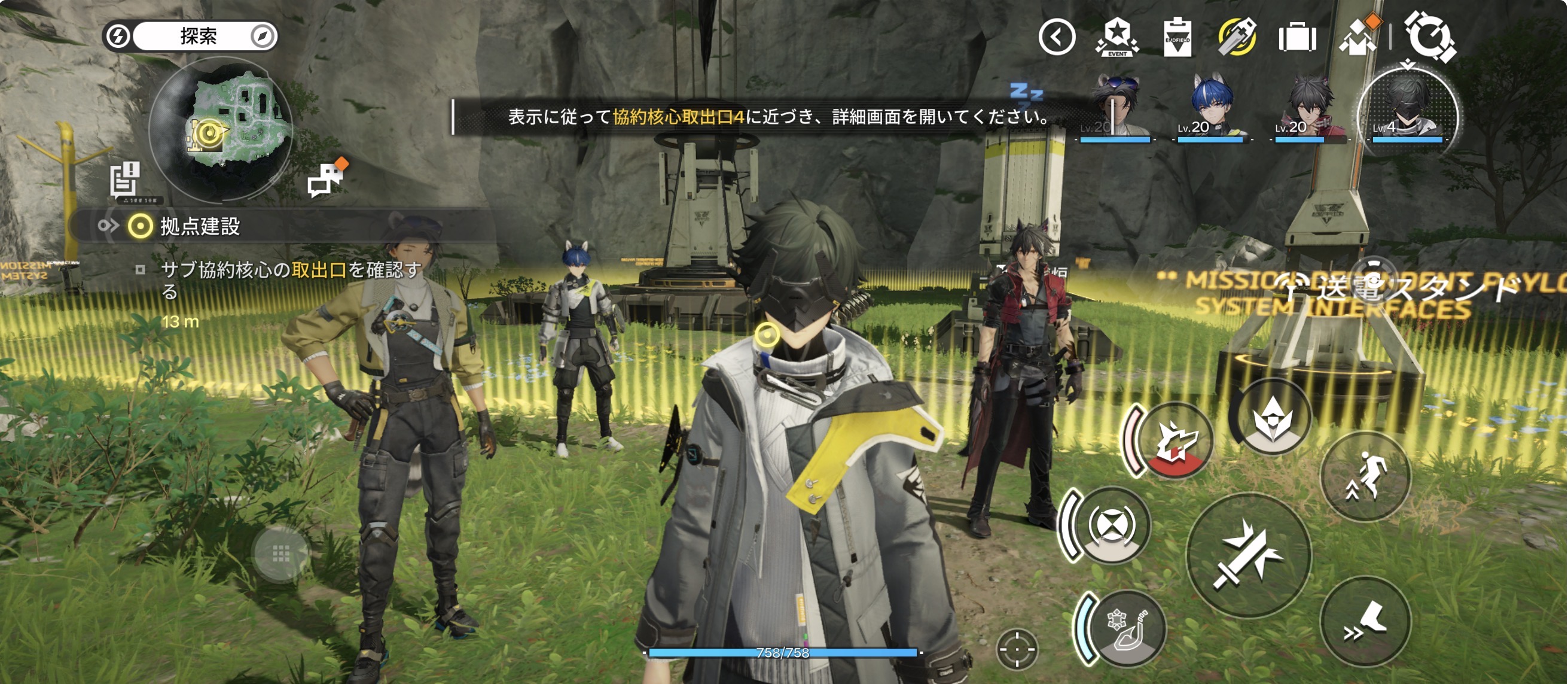Viewport: 1568px width, 684px height.
Task: Open the circular minimap
Action: [220, 129]
